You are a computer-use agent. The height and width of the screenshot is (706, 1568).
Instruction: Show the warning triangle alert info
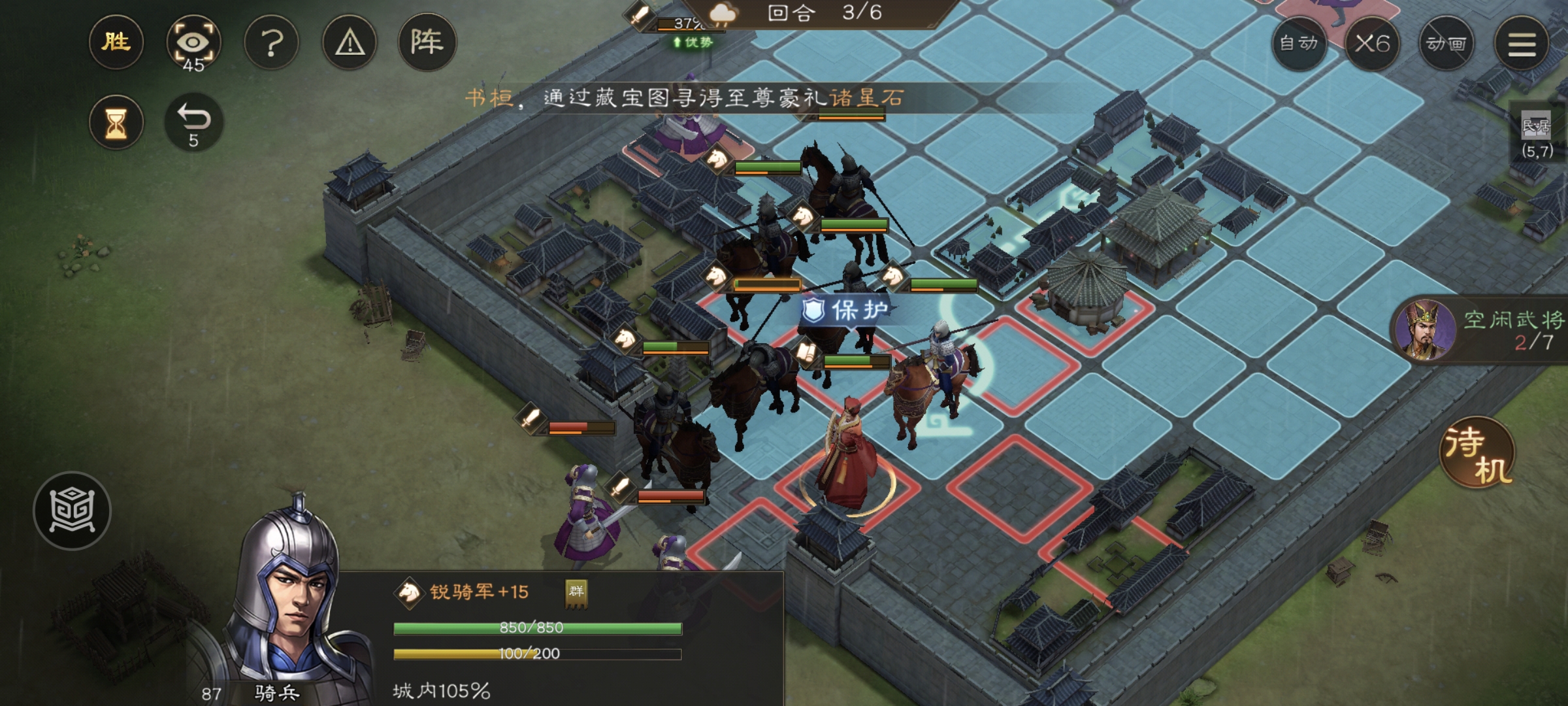coord(350,44)
